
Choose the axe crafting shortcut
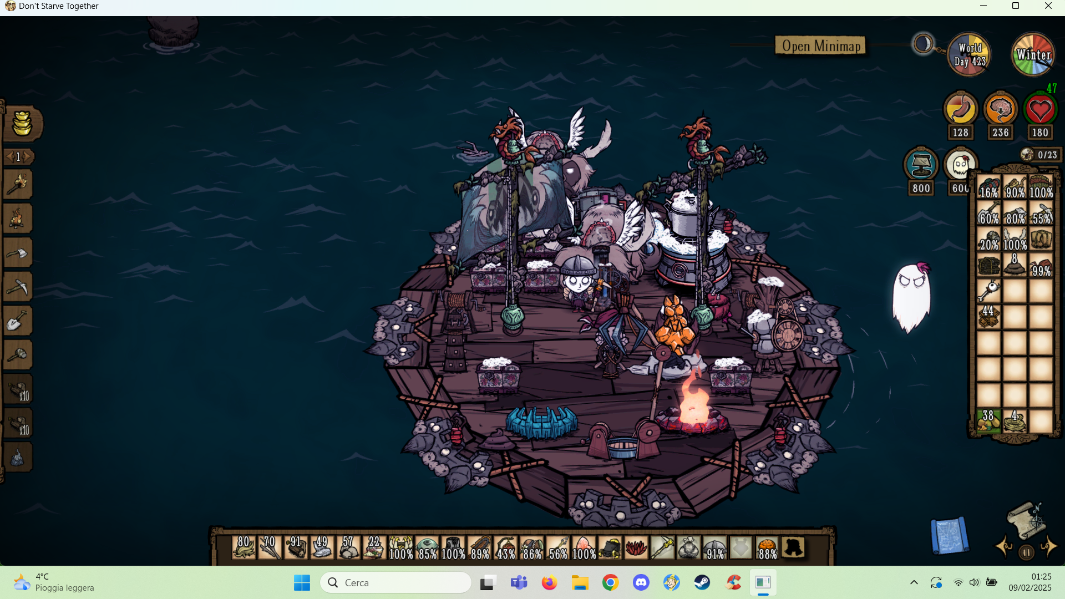19,252
